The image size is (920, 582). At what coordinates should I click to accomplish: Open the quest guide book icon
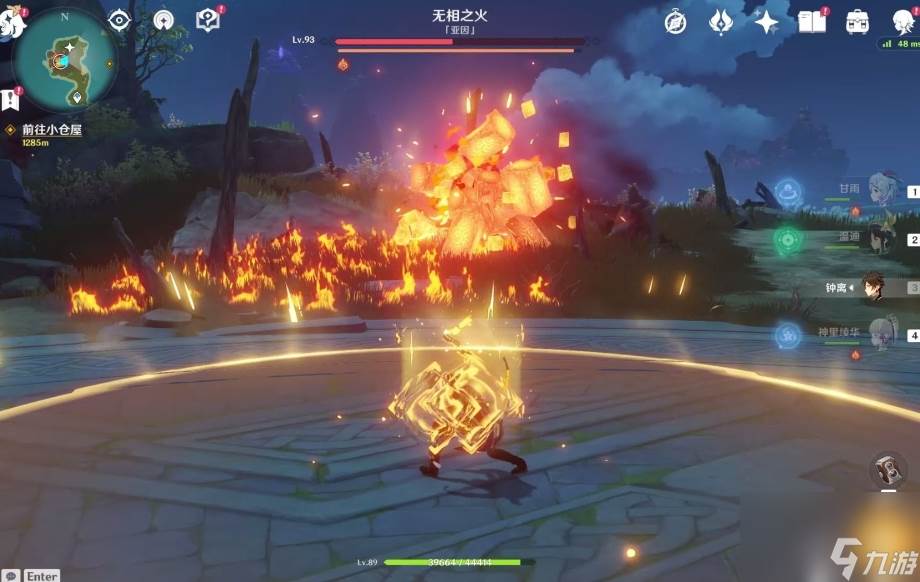tap(208, 20)
